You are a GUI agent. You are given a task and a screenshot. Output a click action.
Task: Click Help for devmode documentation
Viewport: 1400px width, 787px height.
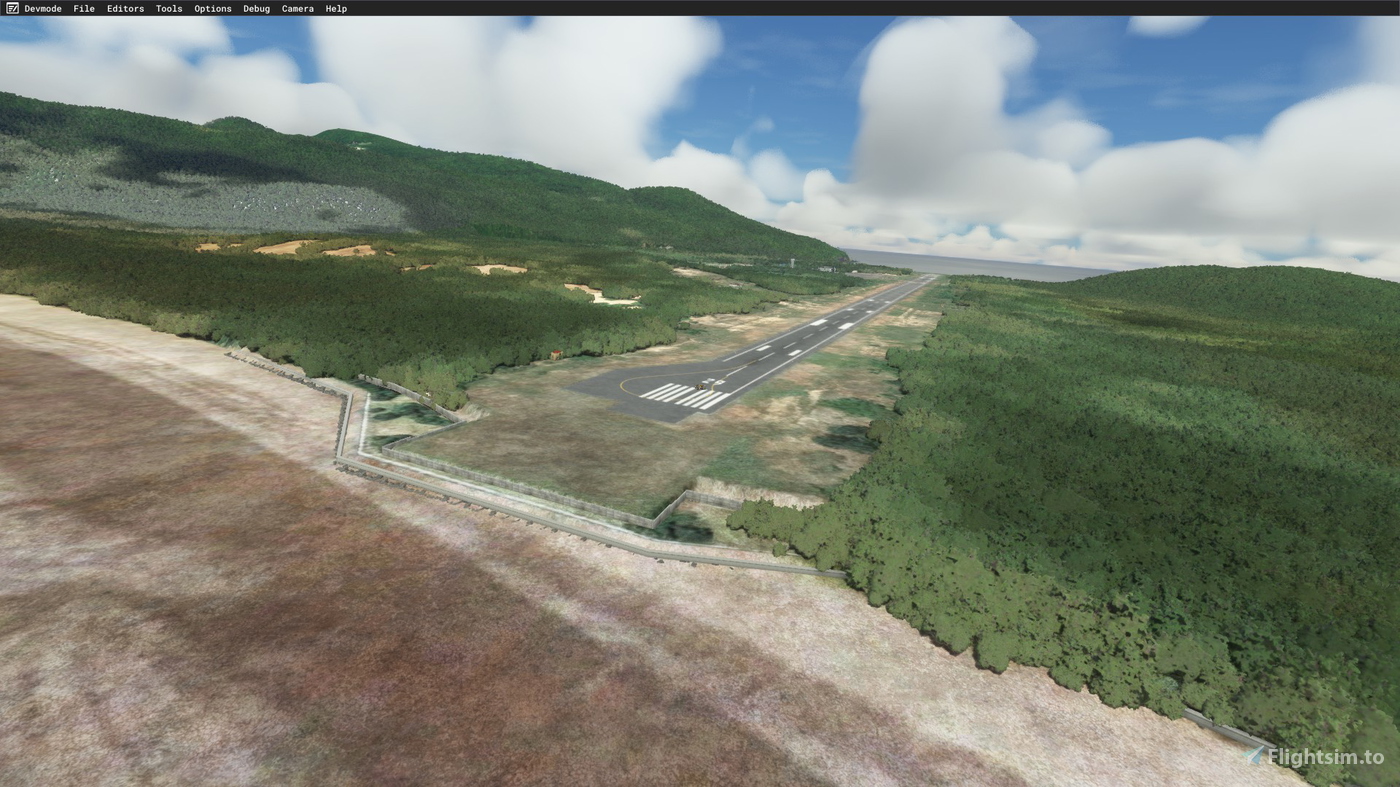(336, 8)
